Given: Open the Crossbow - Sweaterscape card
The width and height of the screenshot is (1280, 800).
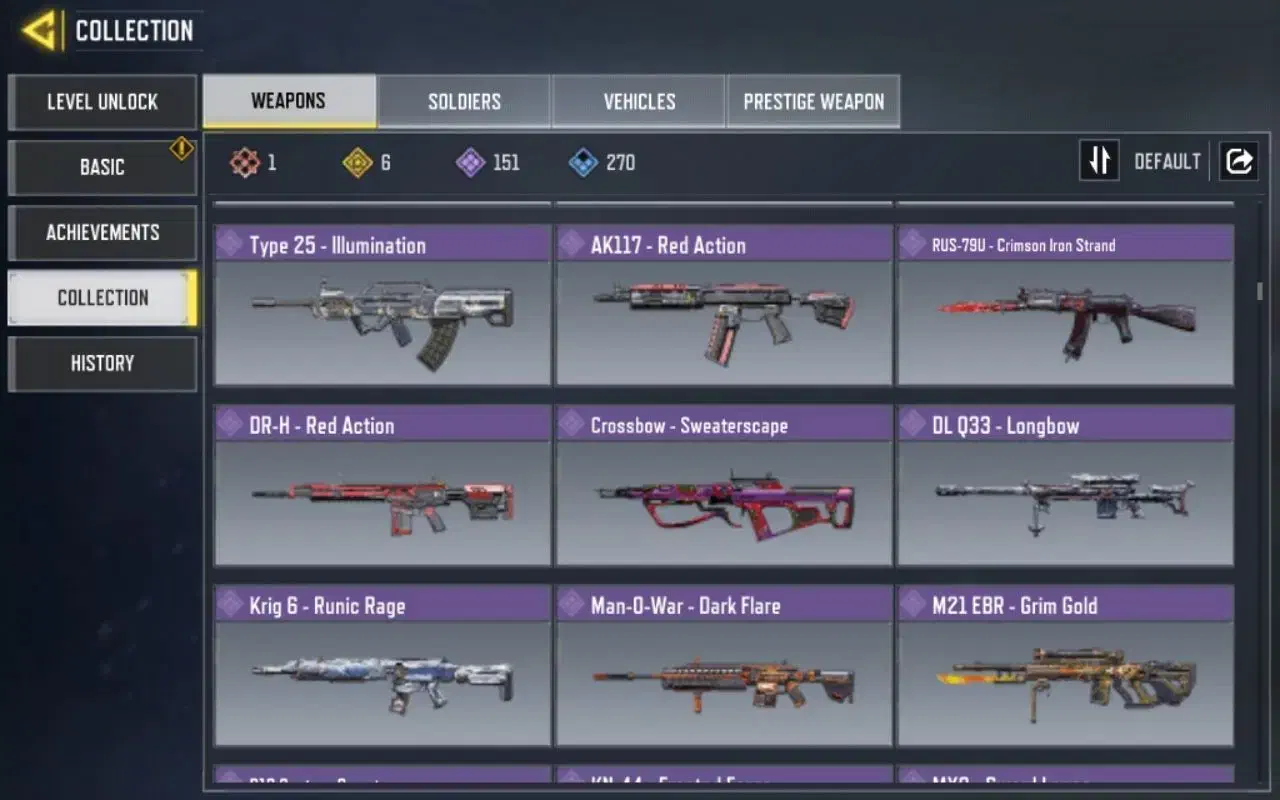Looking at the screenshot, I should point(724,486).
